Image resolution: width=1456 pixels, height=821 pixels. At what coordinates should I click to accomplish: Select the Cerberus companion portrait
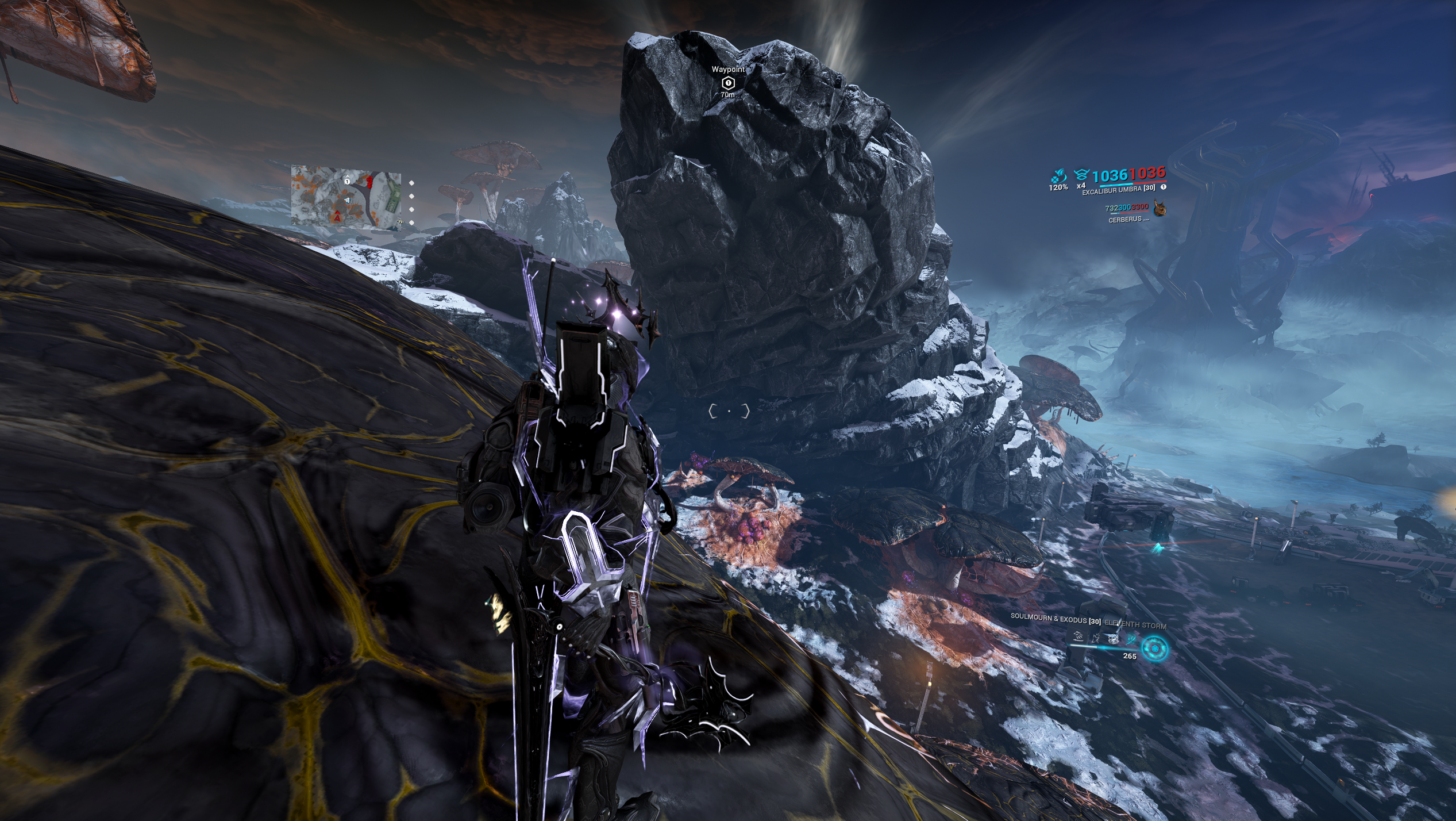[x=1160, y=208]
